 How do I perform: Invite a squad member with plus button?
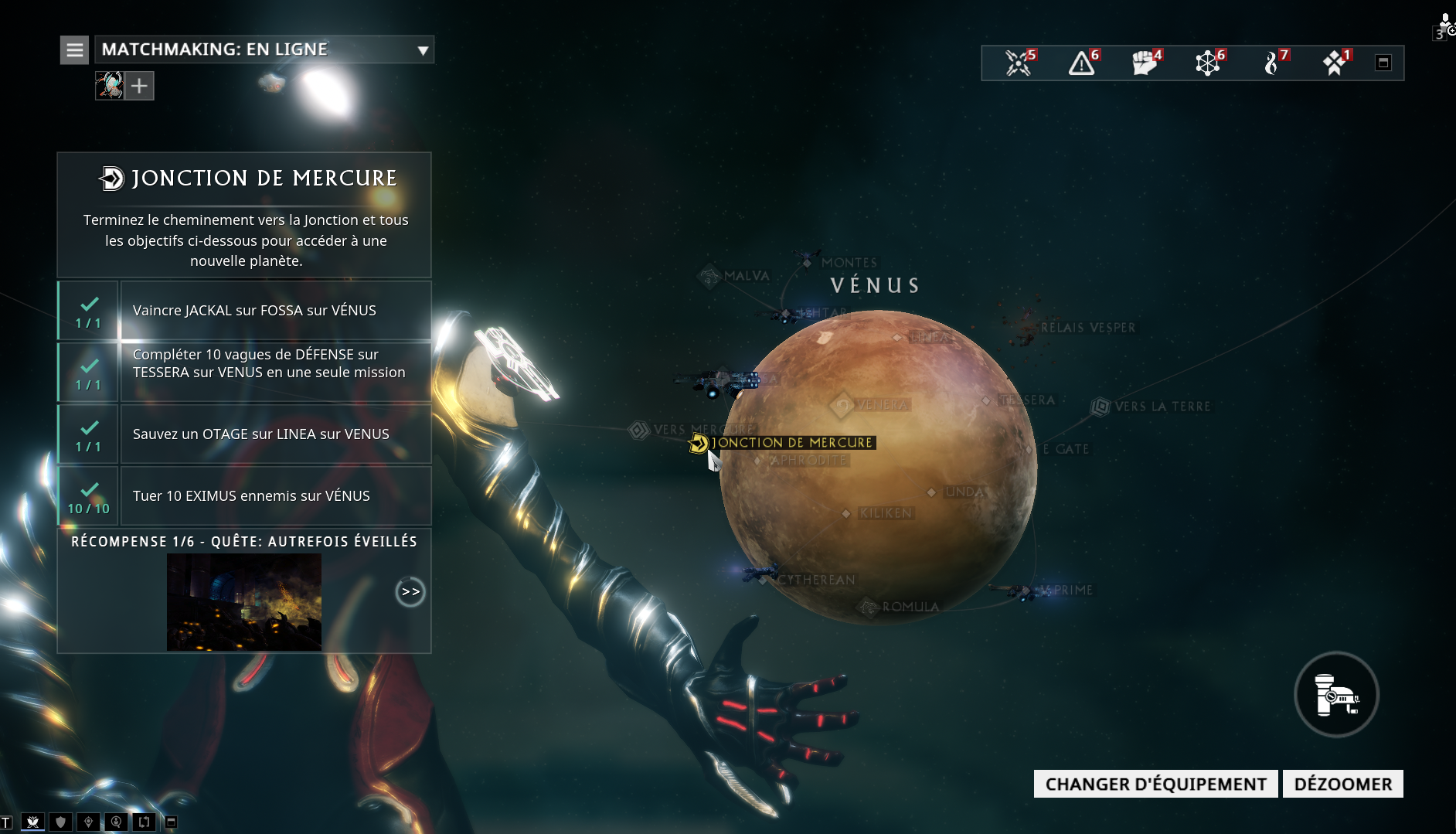pos(139,86)
